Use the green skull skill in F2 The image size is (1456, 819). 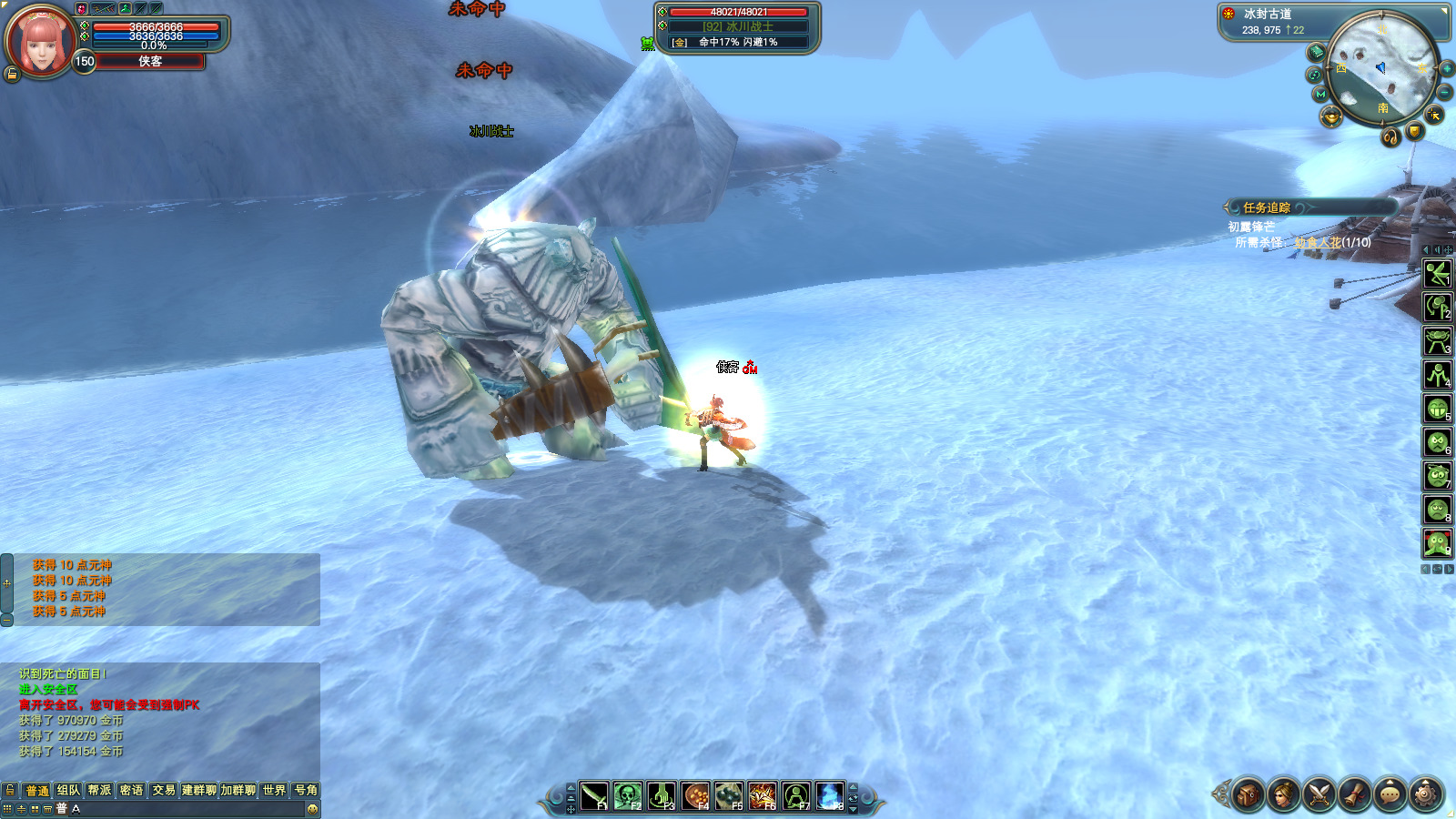click(628, 796)
